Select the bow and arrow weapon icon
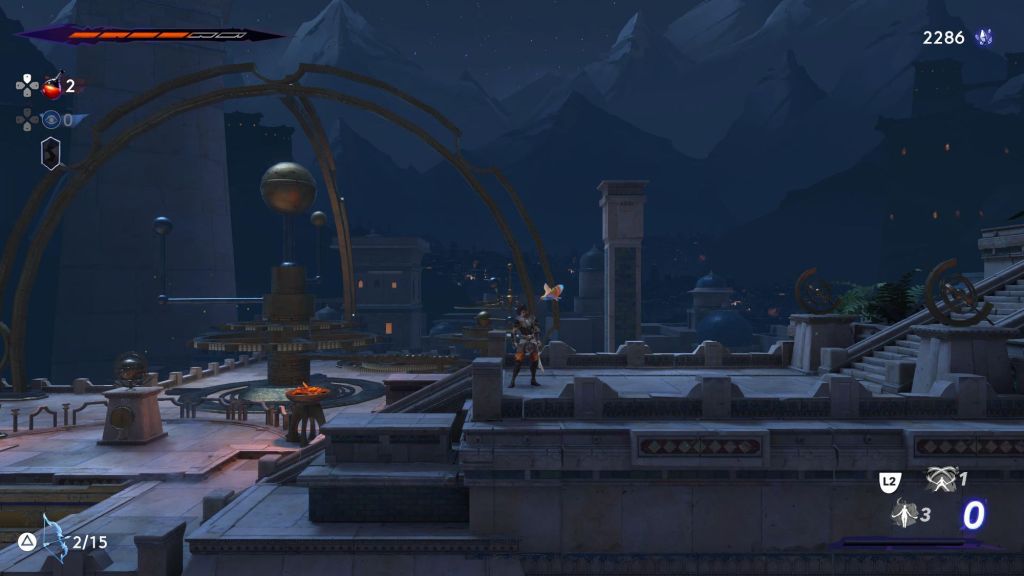Viewport: 1024px width, 576px height. 53,538
